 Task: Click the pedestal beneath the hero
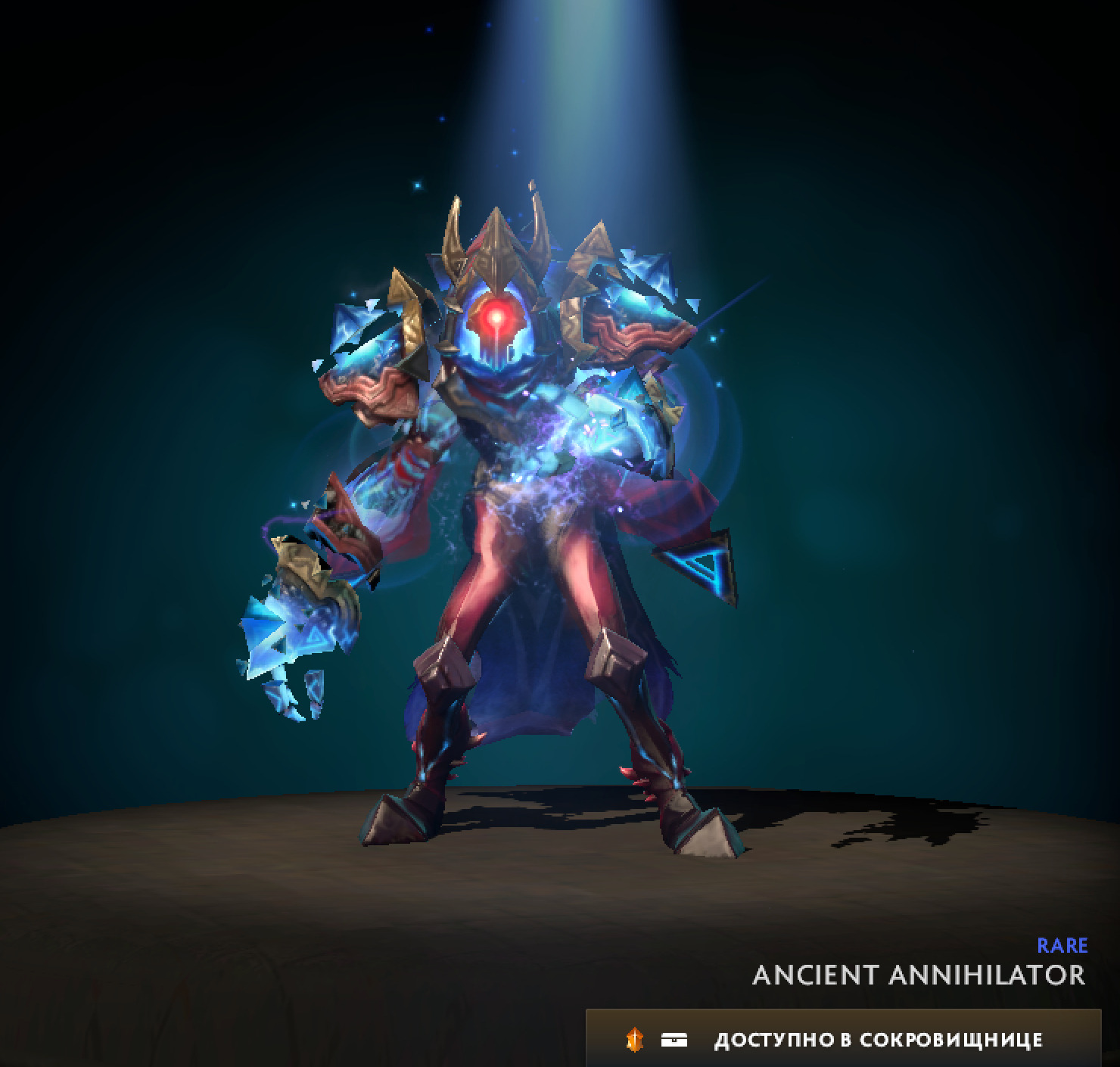tap(530, 893)
